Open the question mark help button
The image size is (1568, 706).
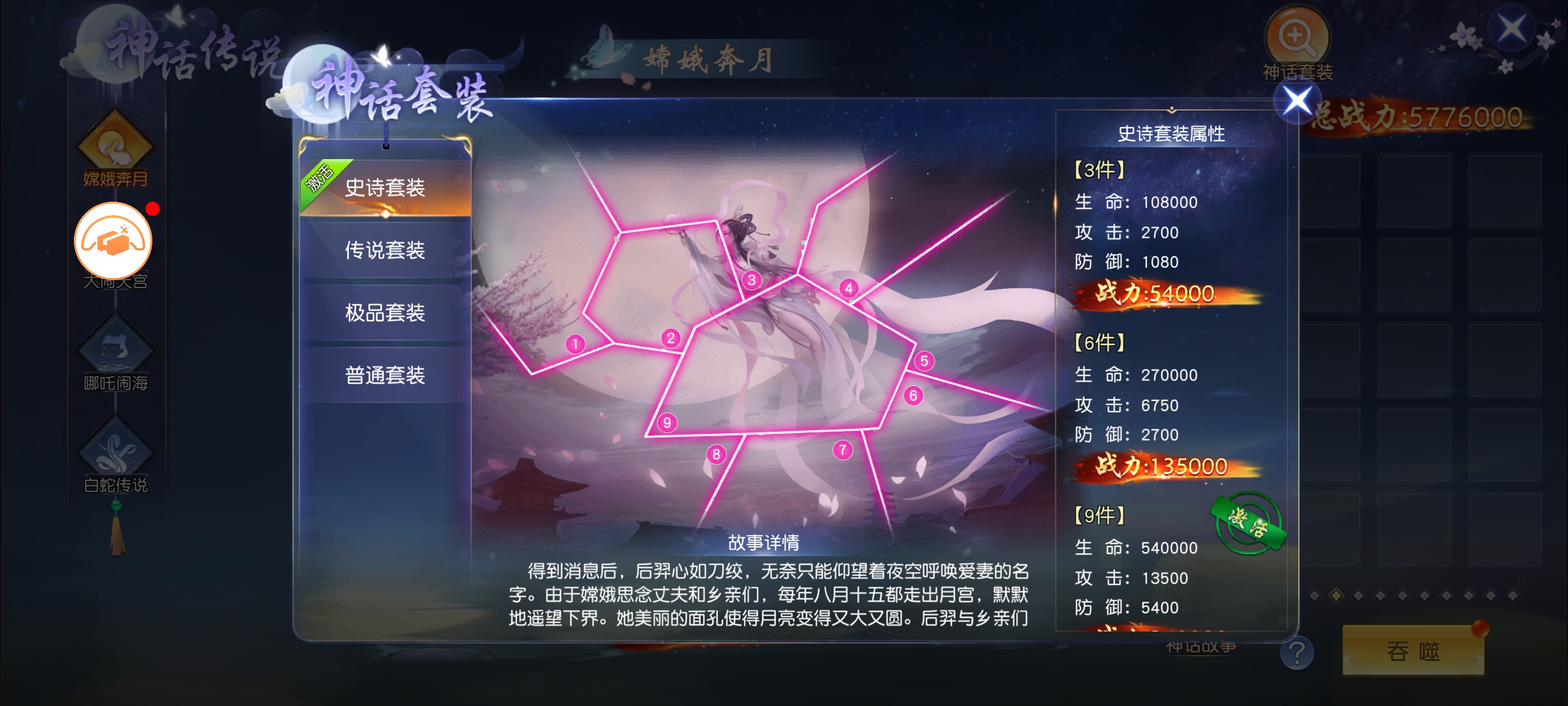click(1296, 652)
